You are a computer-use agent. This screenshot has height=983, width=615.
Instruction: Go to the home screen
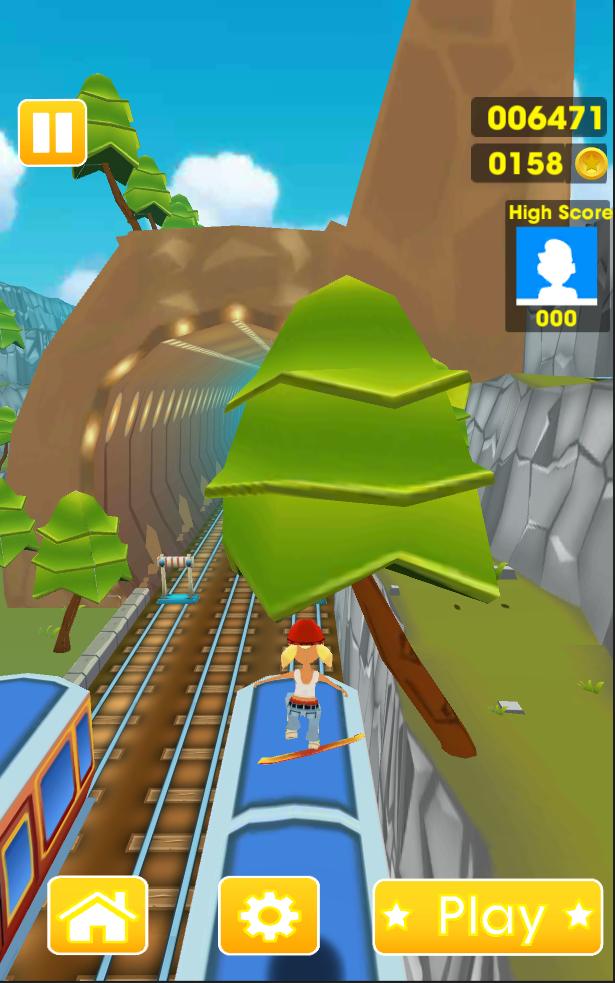click(x=98, y=915)
